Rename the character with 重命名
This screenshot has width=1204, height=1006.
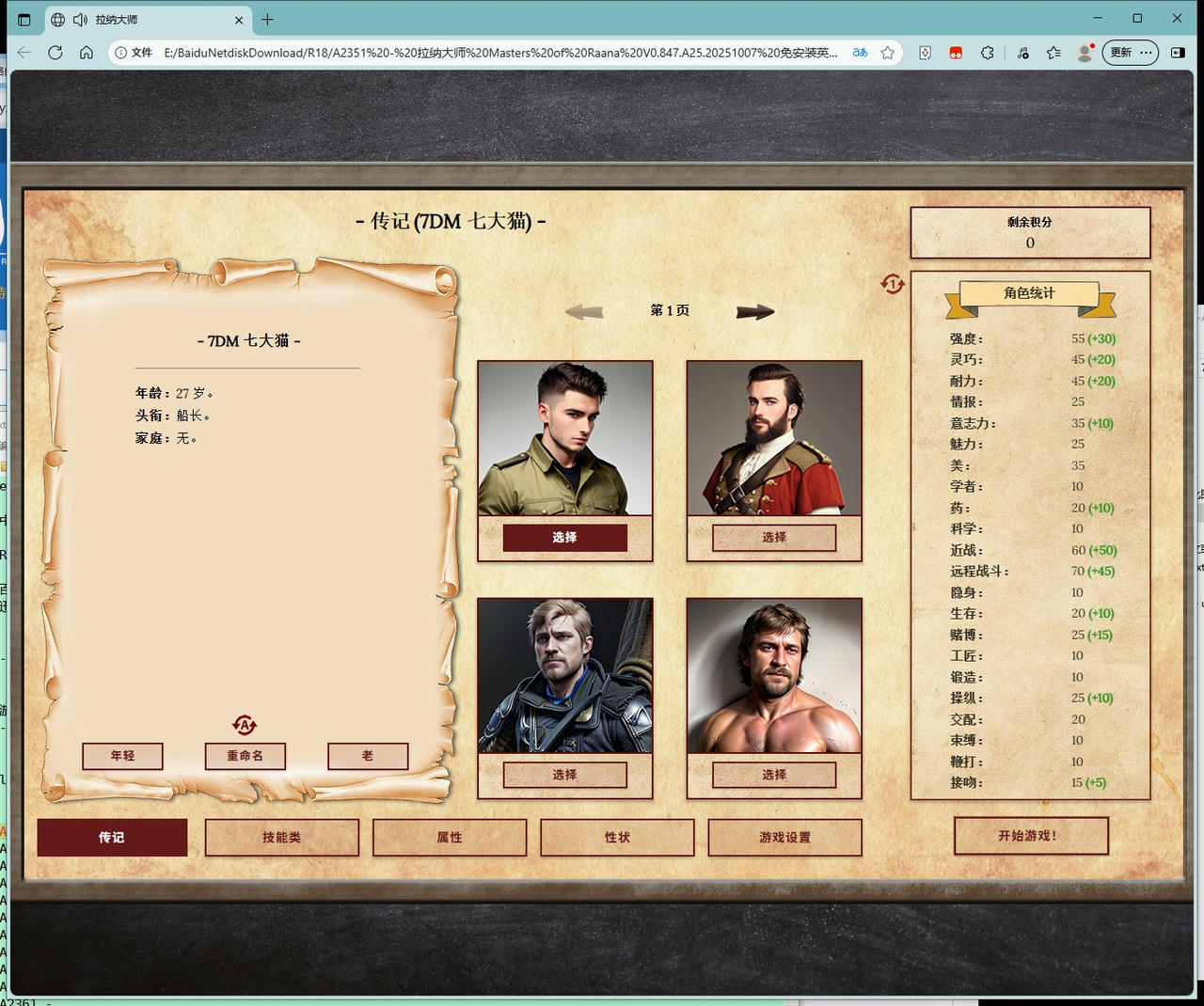[x=246, y=756]
